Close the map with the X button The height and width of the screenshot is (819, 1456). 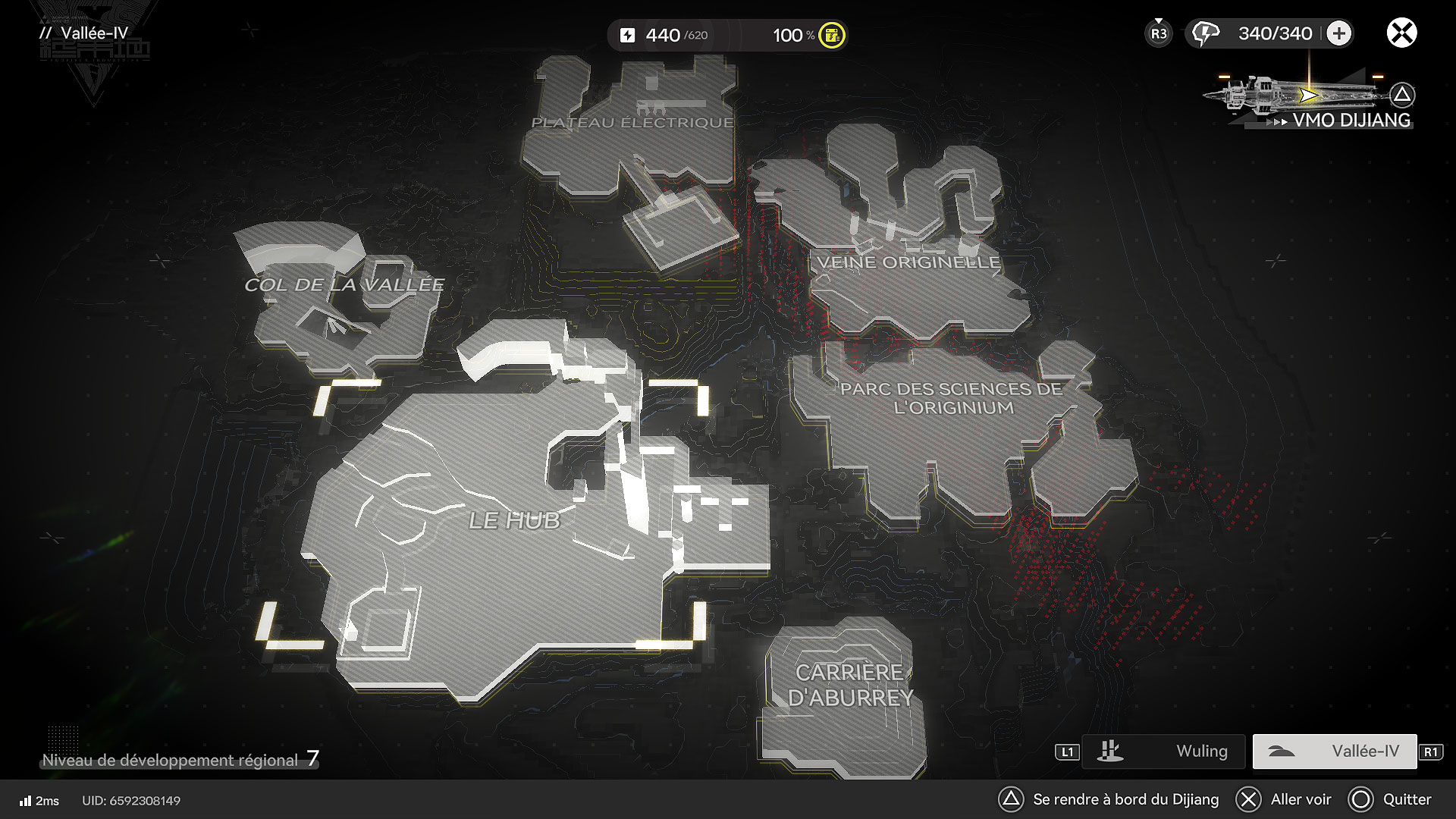pyautogui.click(x=1401, y=33)
